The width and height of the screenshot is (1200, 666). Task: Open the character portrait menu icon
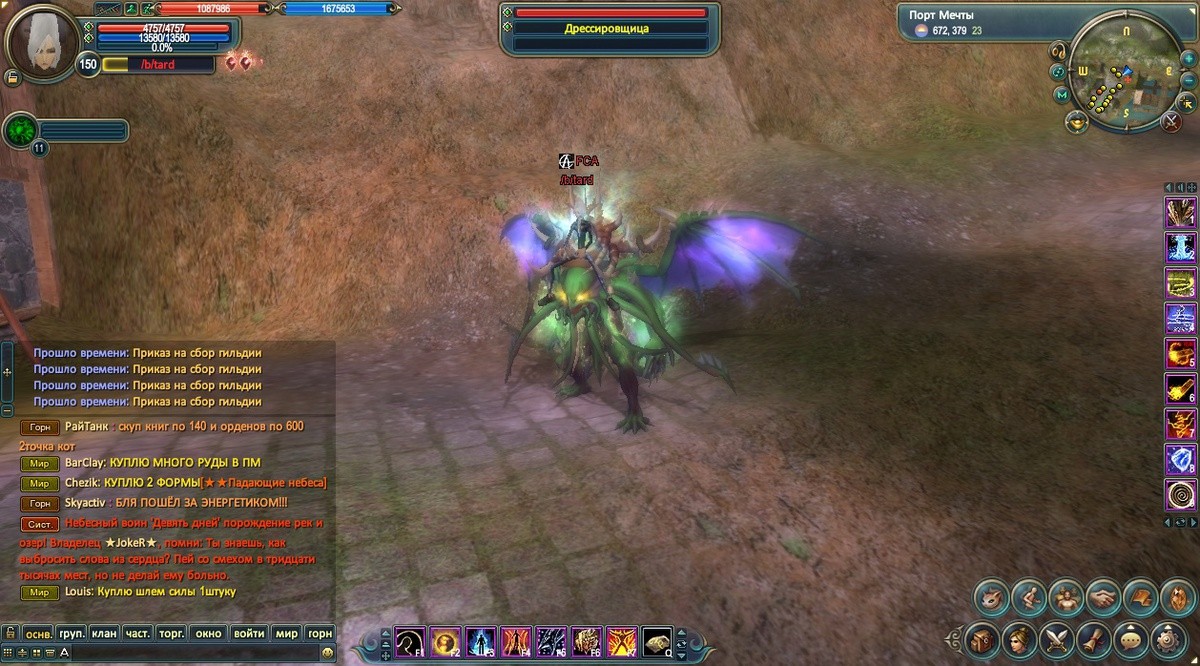pos(1020,637)
